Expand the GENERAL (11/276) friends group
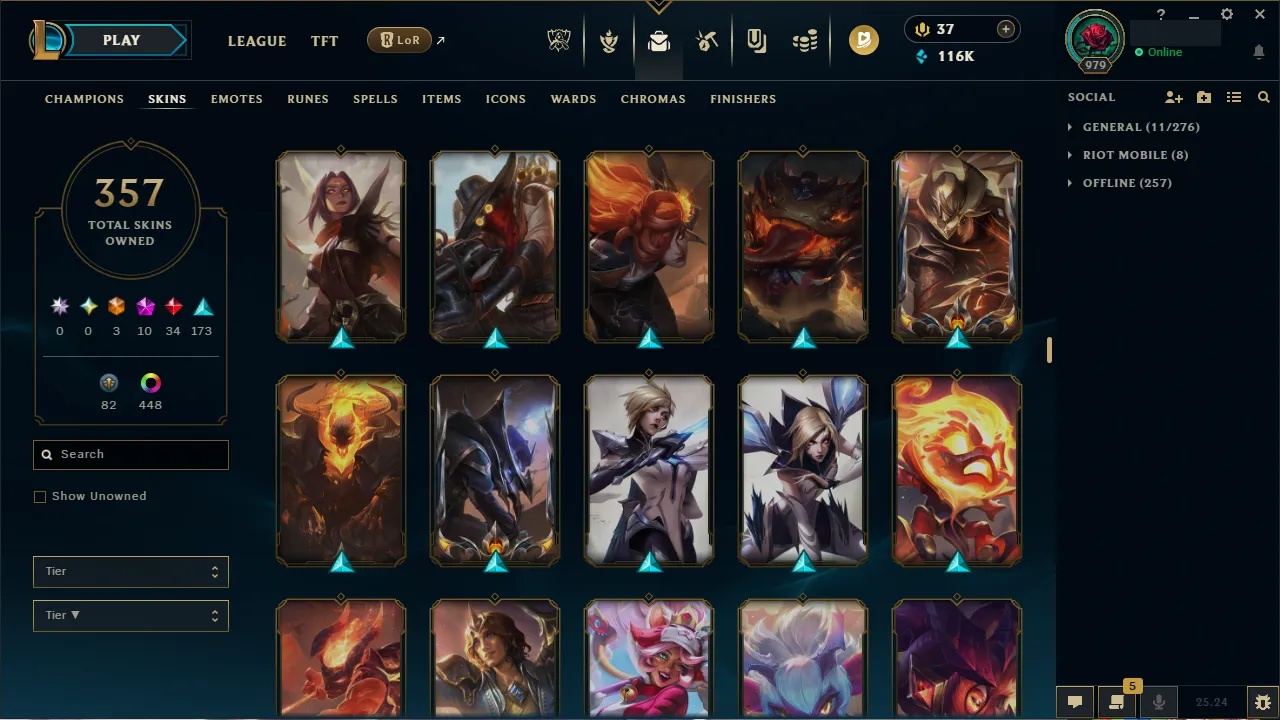Image resolution: width=1280 pixels, height=720 pixels. point(1134,127)
